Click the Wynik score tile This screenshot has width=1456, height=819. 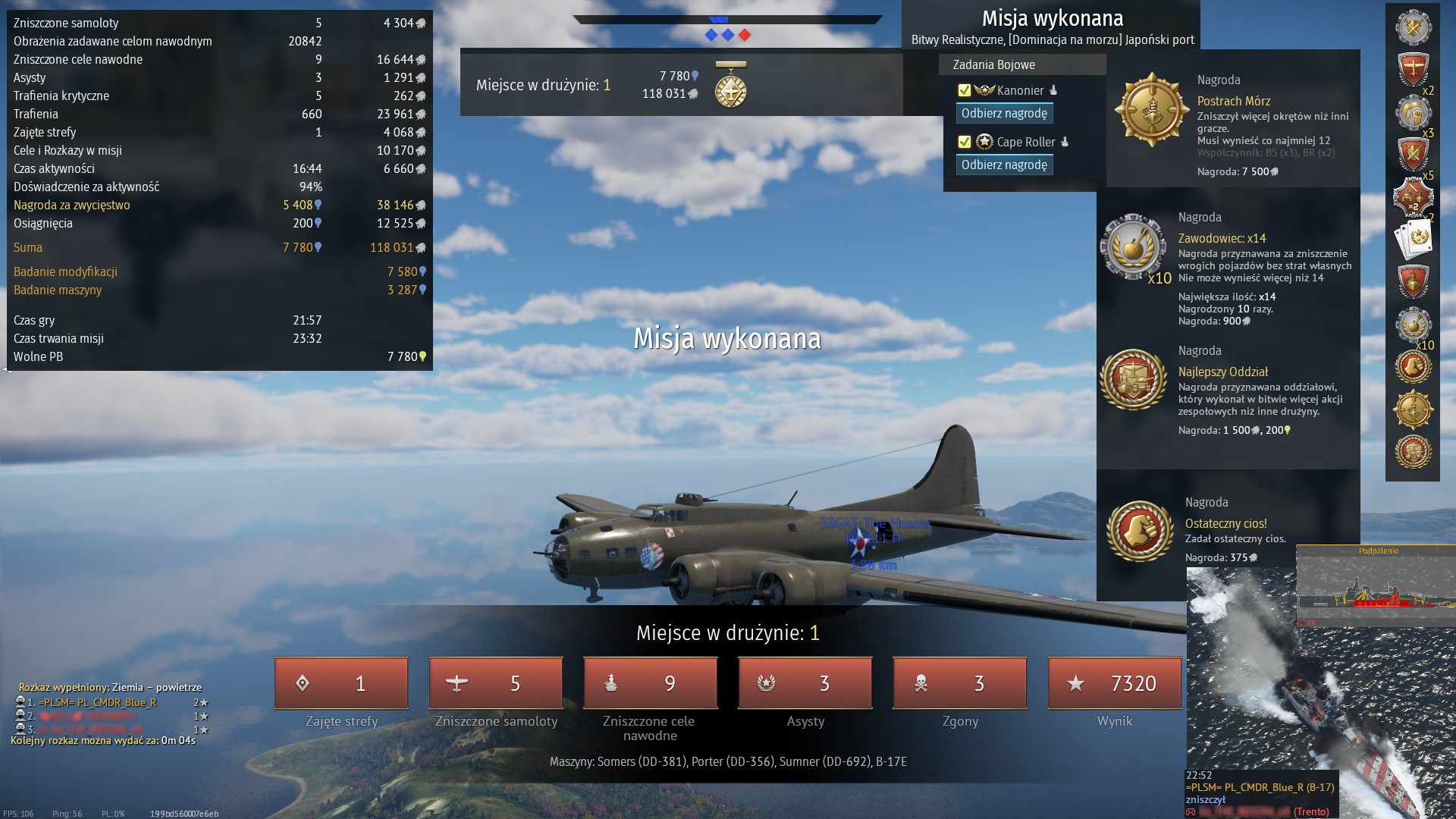coord(1115,683)
